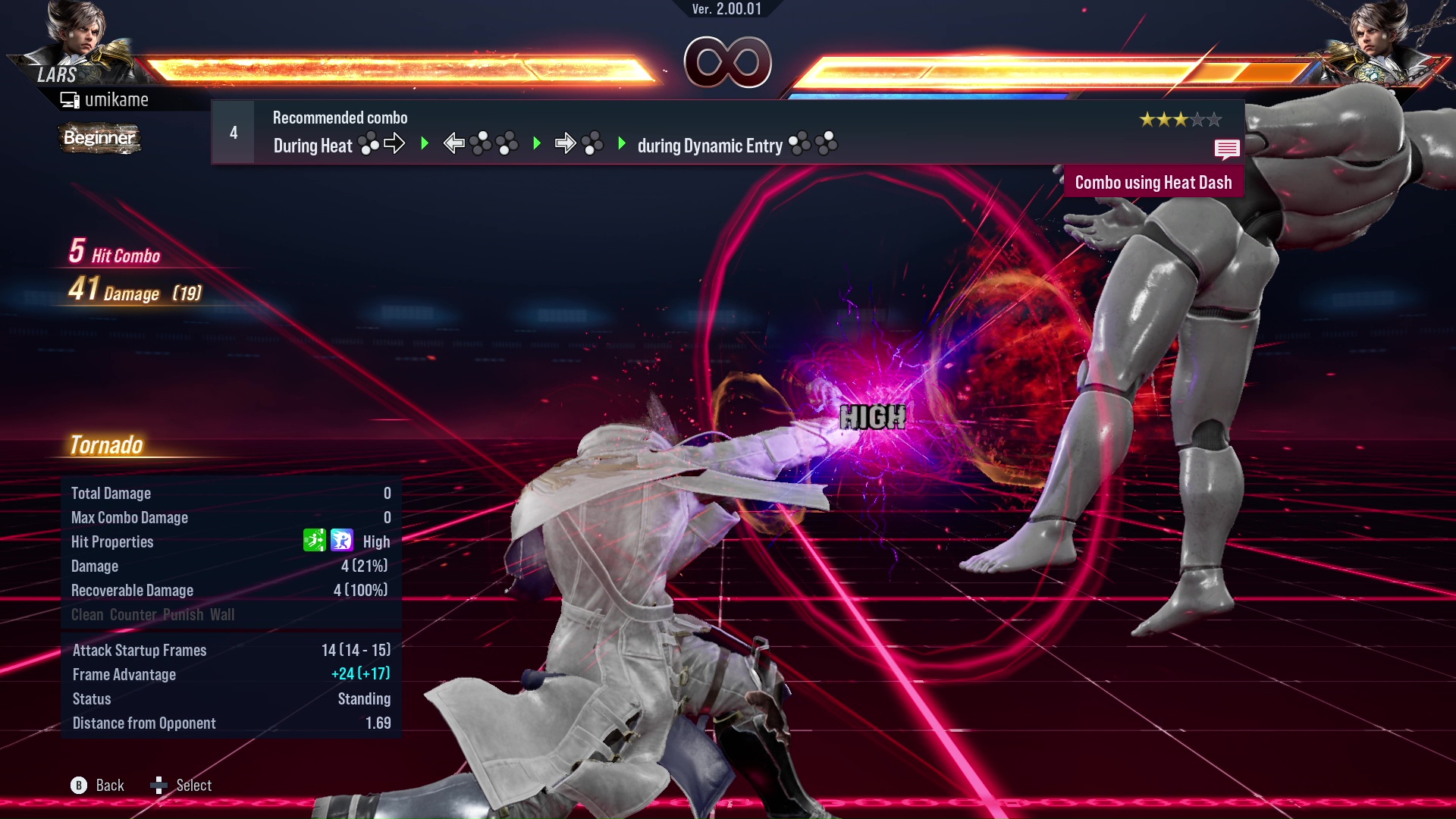The image size is (1456, 819).
Task: Select recommended combo number 4 row
Action: tap(726, 133)
